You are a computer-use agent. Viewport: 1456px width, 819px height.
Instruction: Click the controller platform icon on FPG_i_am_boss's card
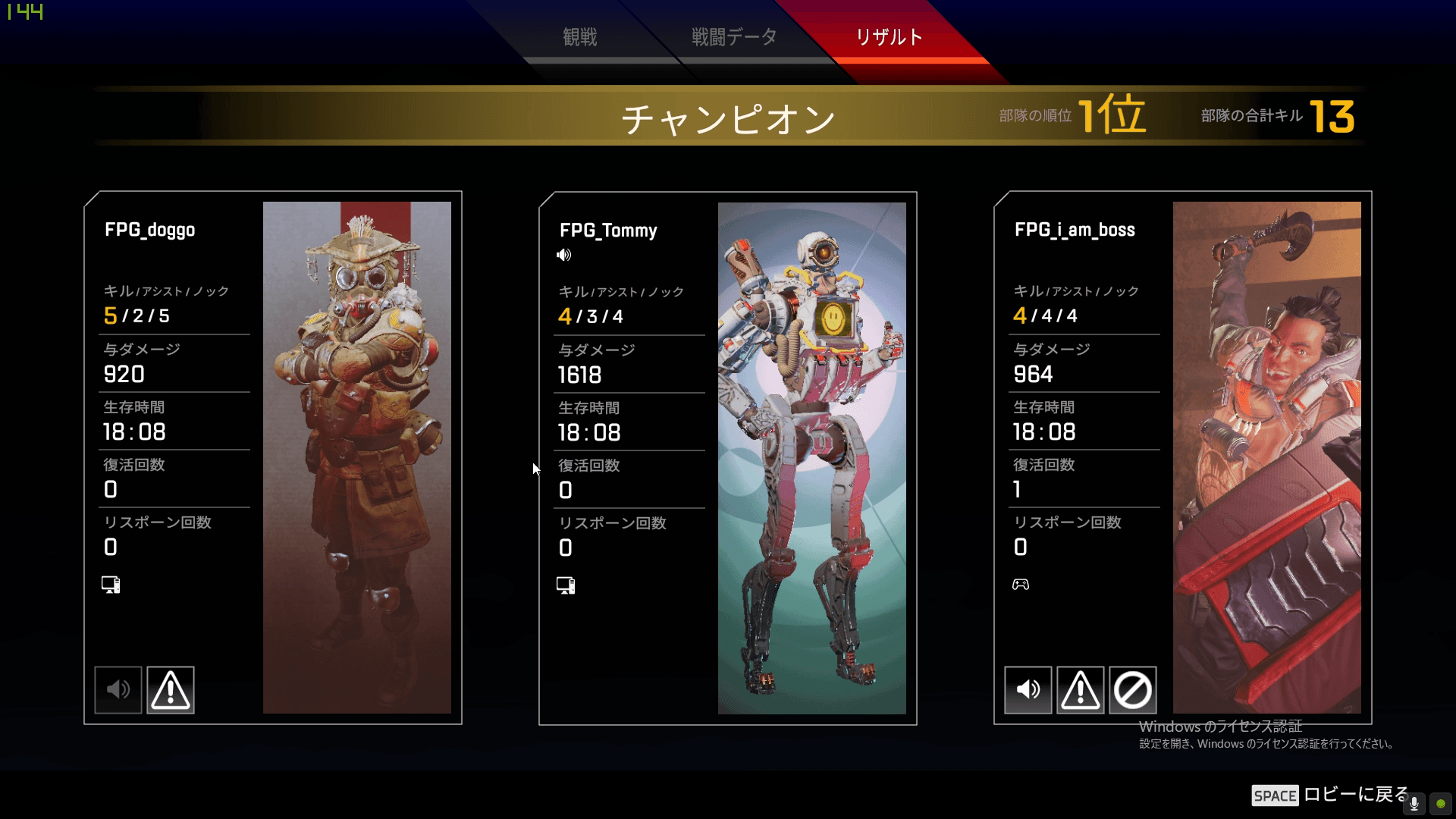[x=1021, y=584]
